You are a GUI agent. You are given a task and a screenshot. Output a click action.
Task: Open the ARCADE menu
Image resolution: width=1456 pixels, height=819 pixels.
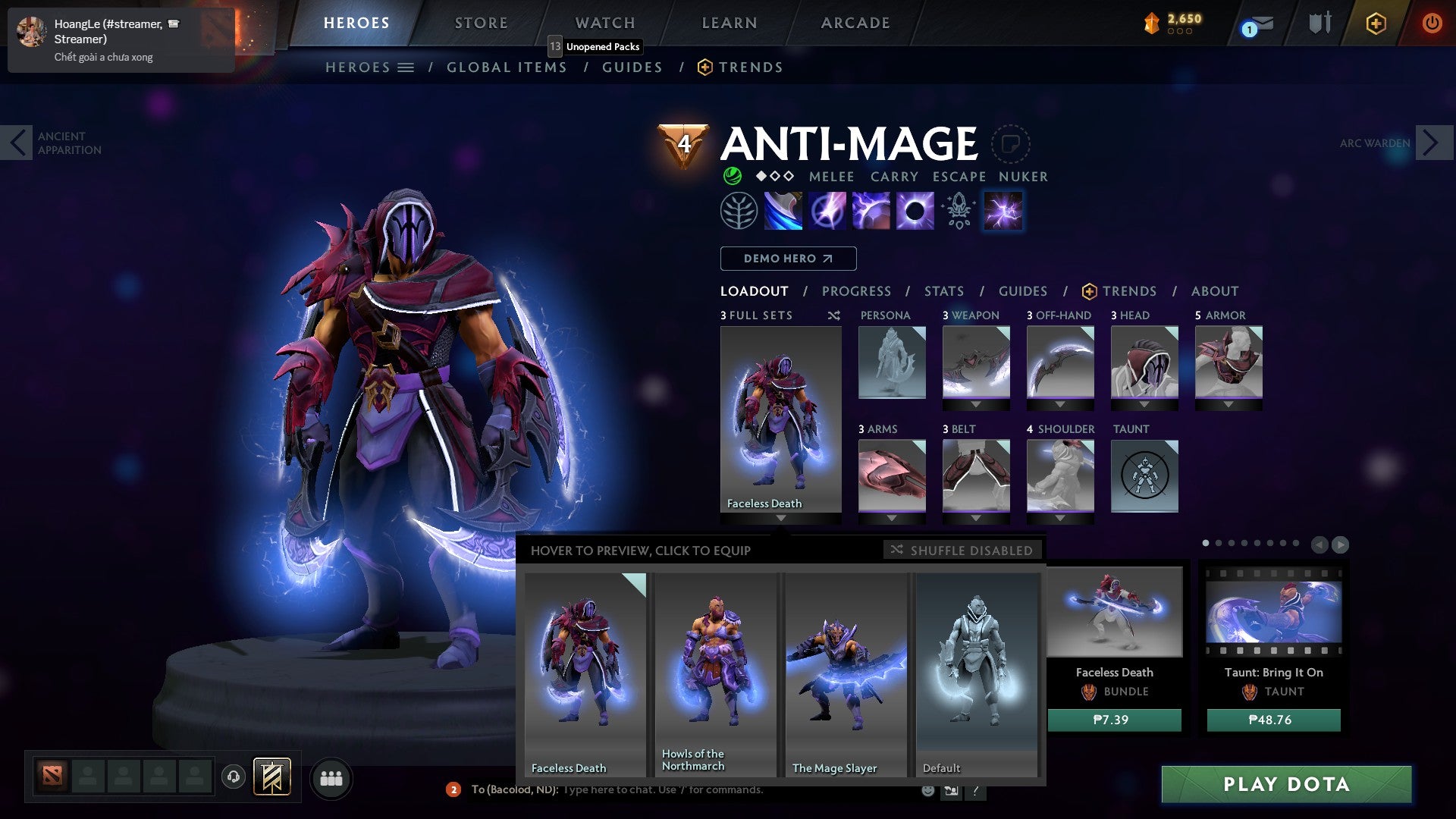coord(855,23)
